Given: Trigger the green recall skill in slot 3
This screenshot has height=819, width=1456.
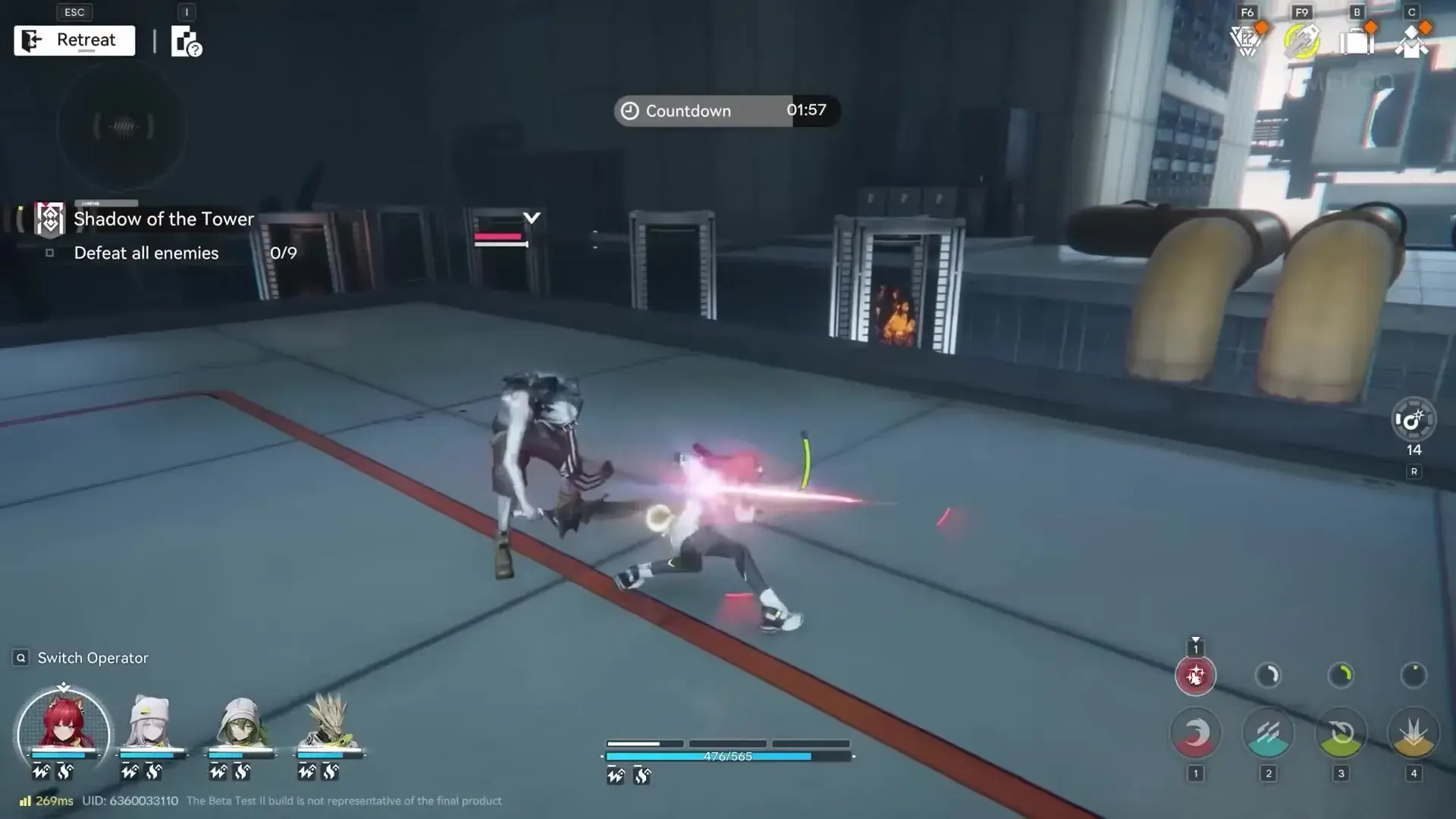Looking at the screenshot, I should point(1341,733).
